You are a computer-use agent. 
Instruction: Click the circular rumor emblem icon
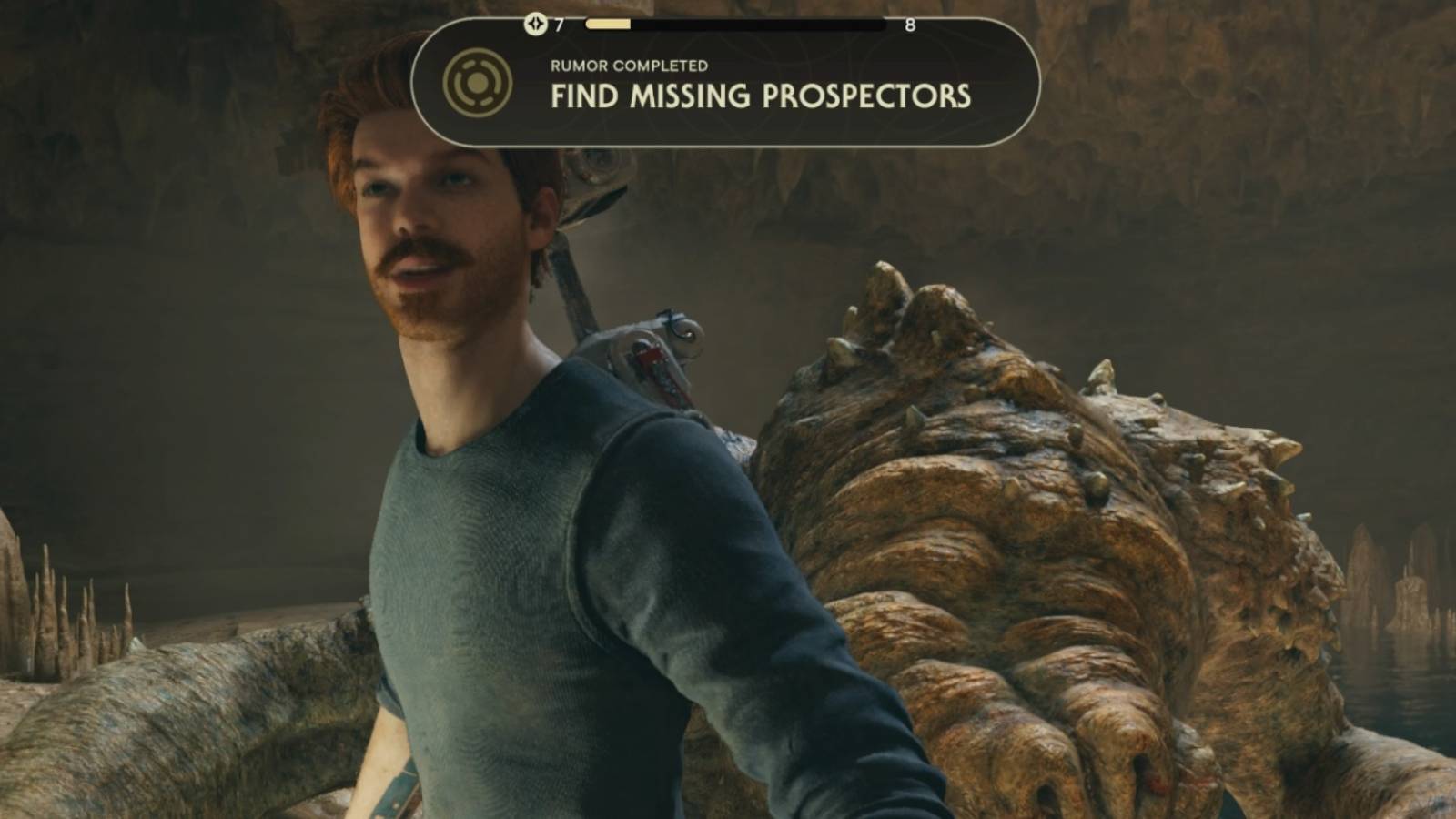[477, 84]
